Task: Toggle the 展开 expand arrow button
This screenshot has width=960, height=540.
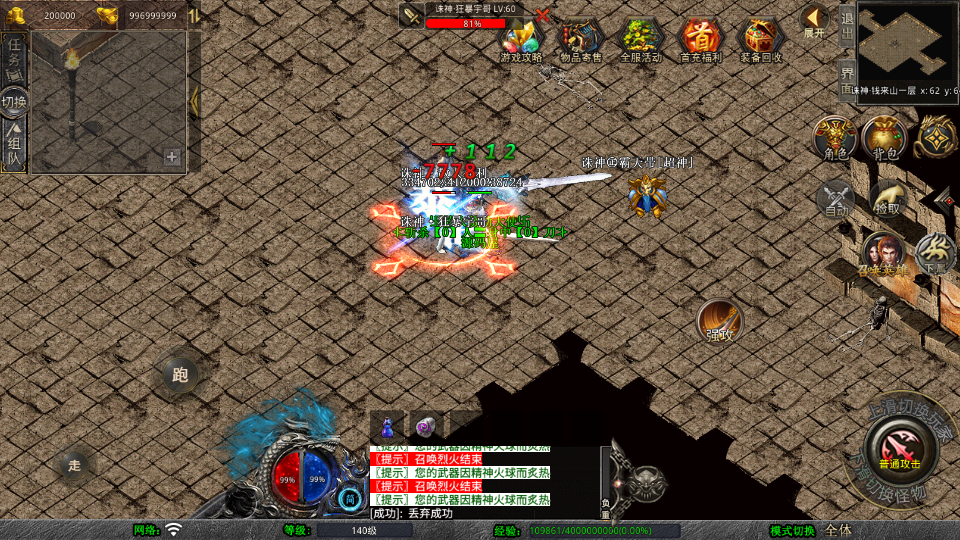Action: click(x=815, y=20)
